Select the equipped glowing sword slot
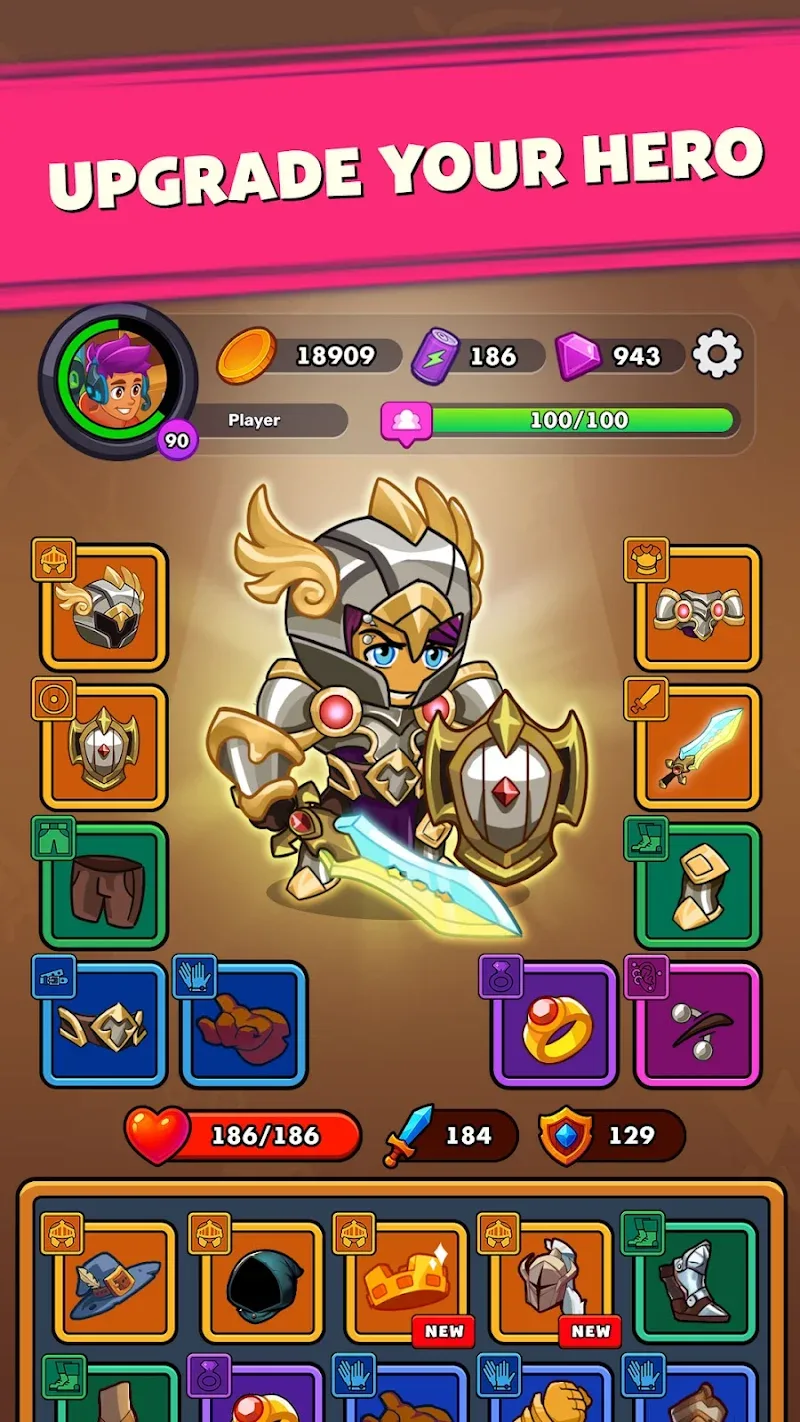Image resolution: width=800 pixels, height=1422 pixels. coord(698,747)
